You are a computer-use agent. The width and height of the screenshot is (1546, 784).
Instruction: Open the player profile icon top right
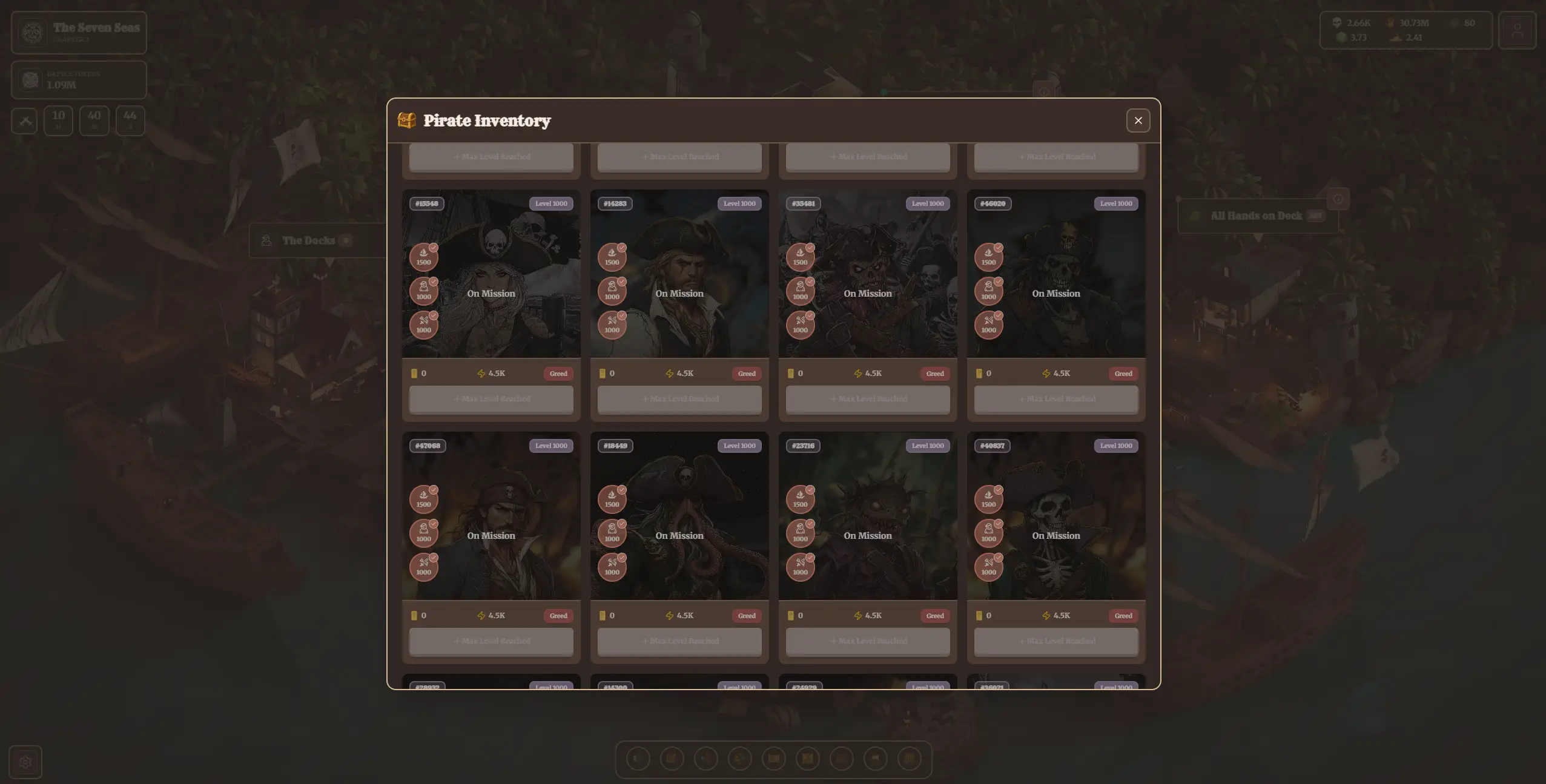(x=1517, y=30)
